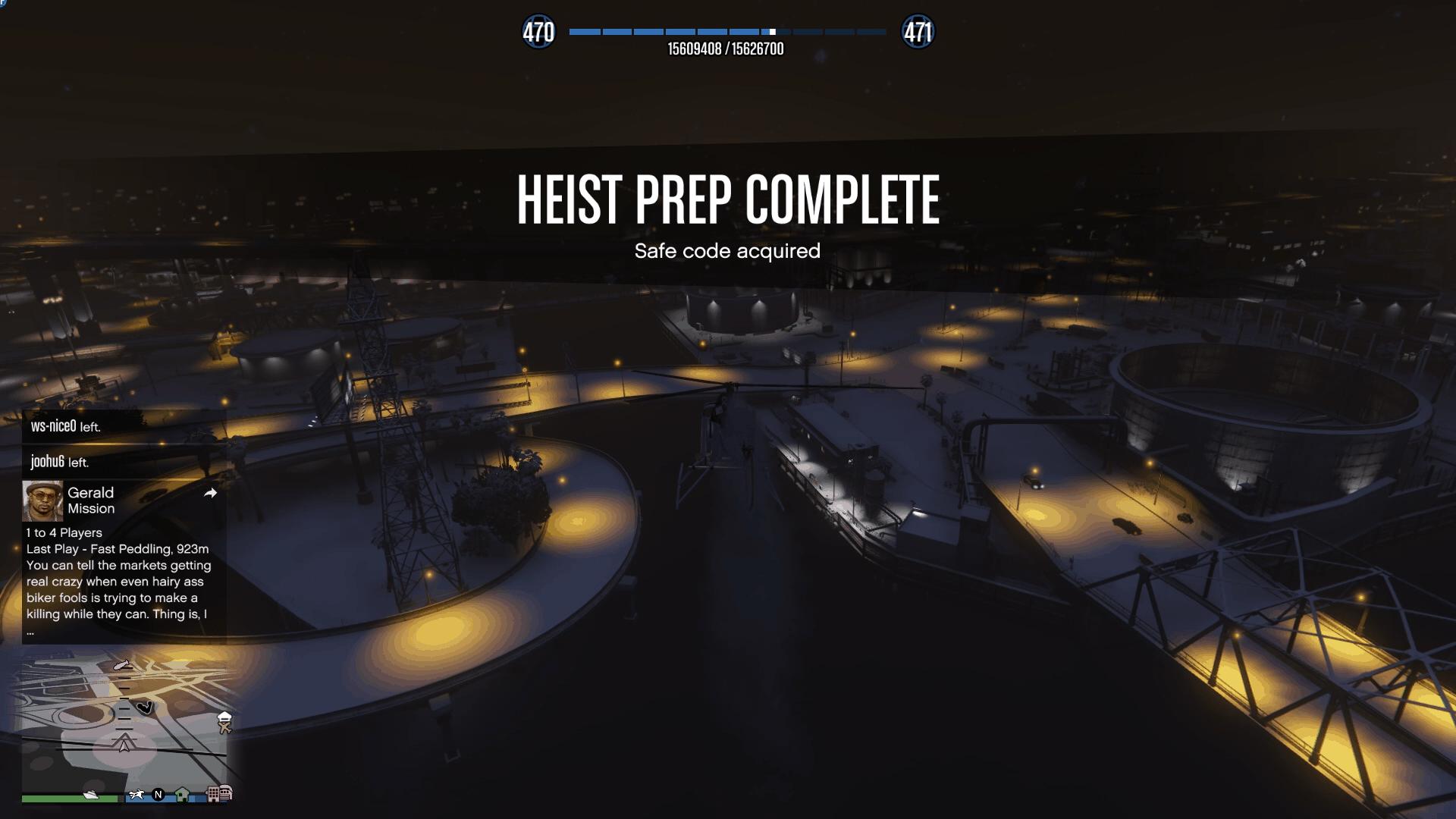Click the garage blip on the minimap
Viewport: 1456px width, 819px height.
(225, 793)
